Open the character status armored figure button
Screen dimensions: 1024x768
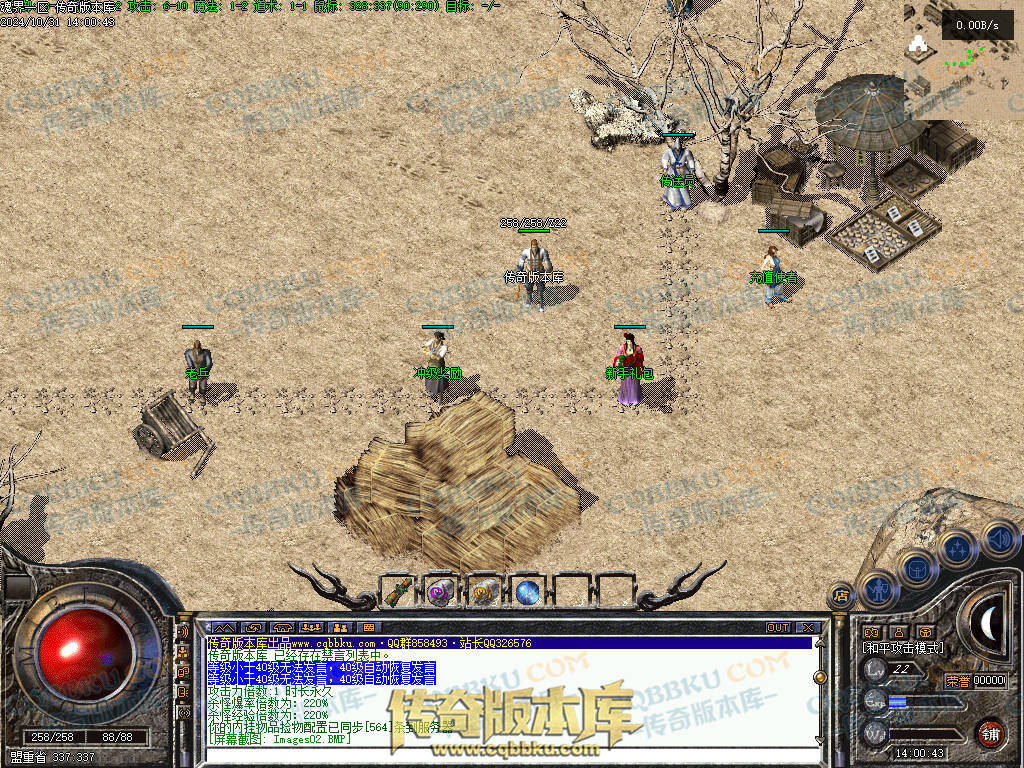tap(878, 589)
